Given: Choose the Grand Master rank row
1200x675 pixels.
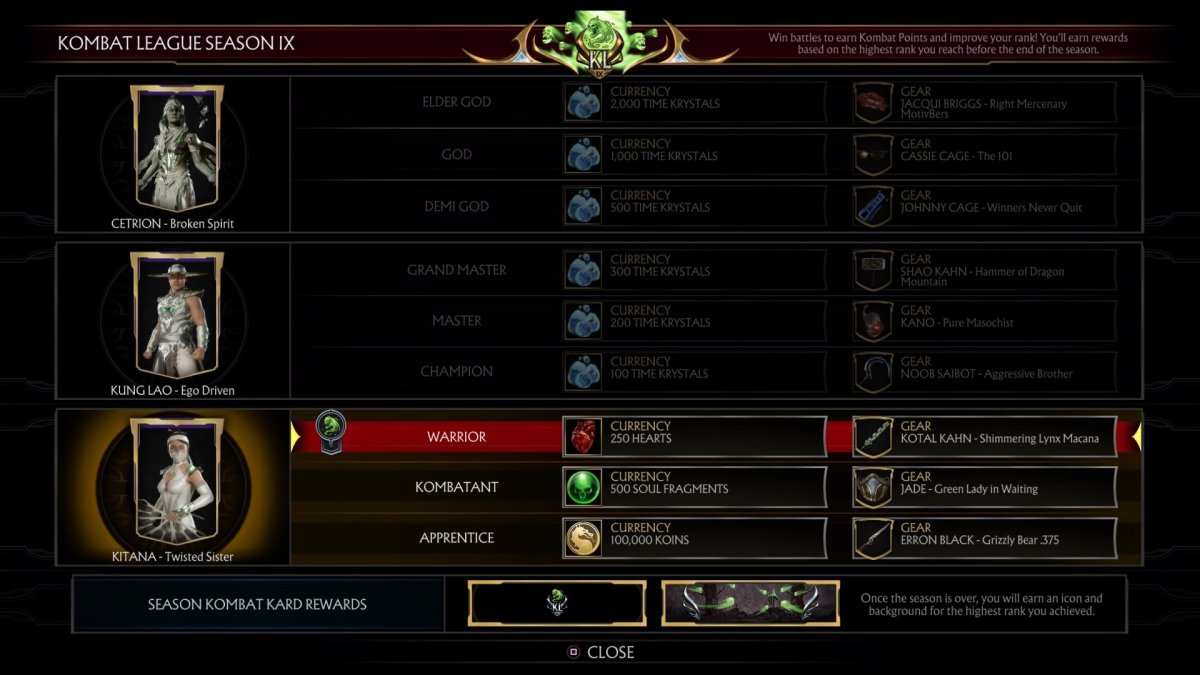Looking at the screenshot, I should click(x=456, y=270).
